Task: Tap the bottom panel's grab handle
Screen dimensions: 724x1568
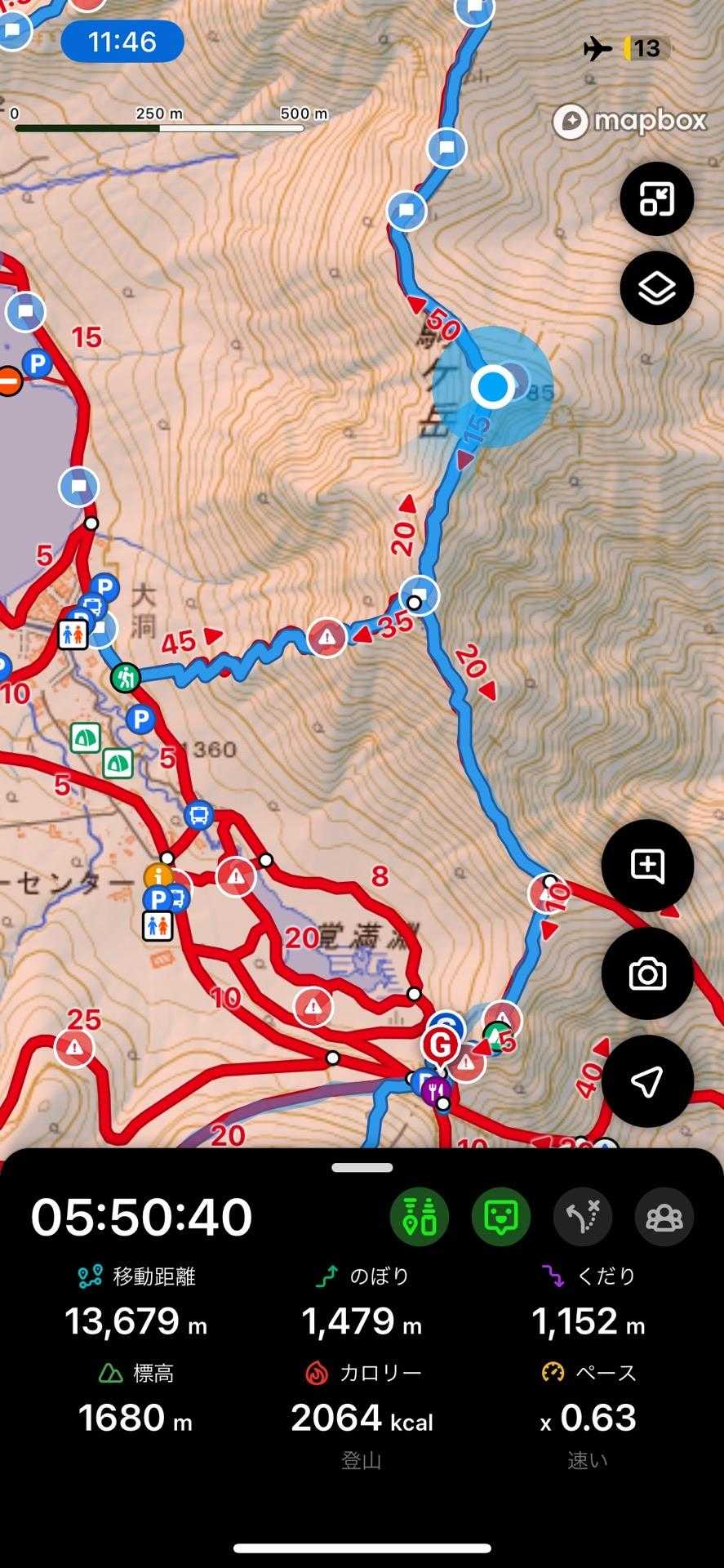Action: [x=362, y=1168]
